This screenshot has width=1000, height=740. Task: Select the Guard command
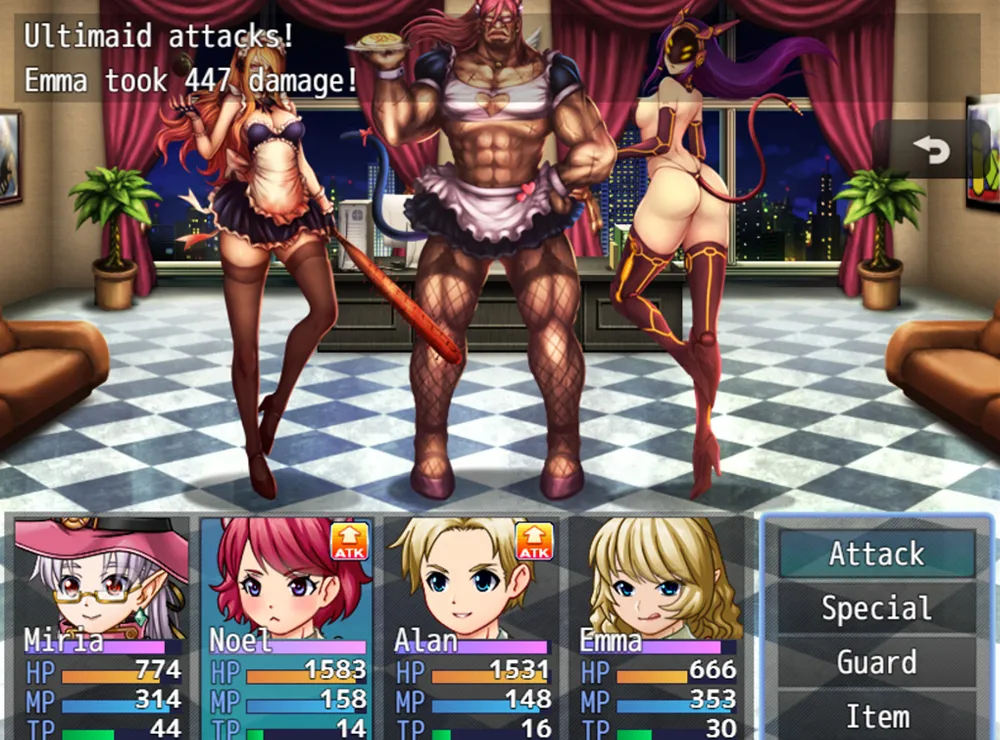click(877, 663)
